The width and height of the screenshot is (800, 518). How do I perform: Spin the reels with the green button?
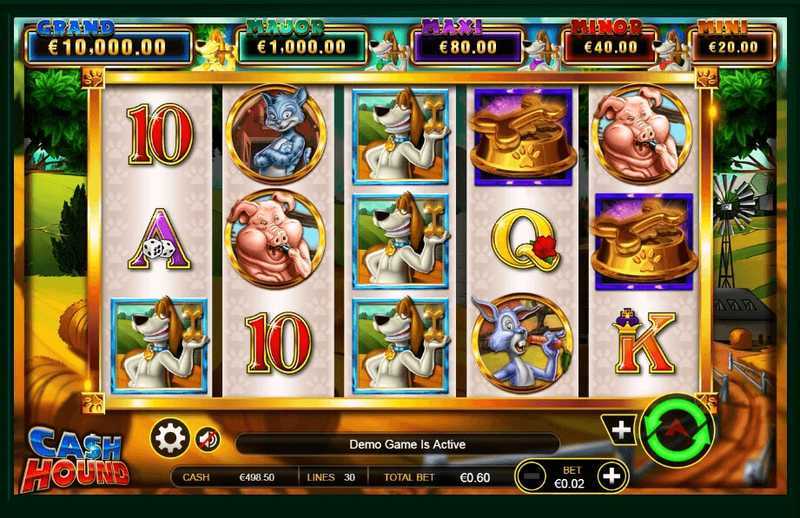pos(677,432)
